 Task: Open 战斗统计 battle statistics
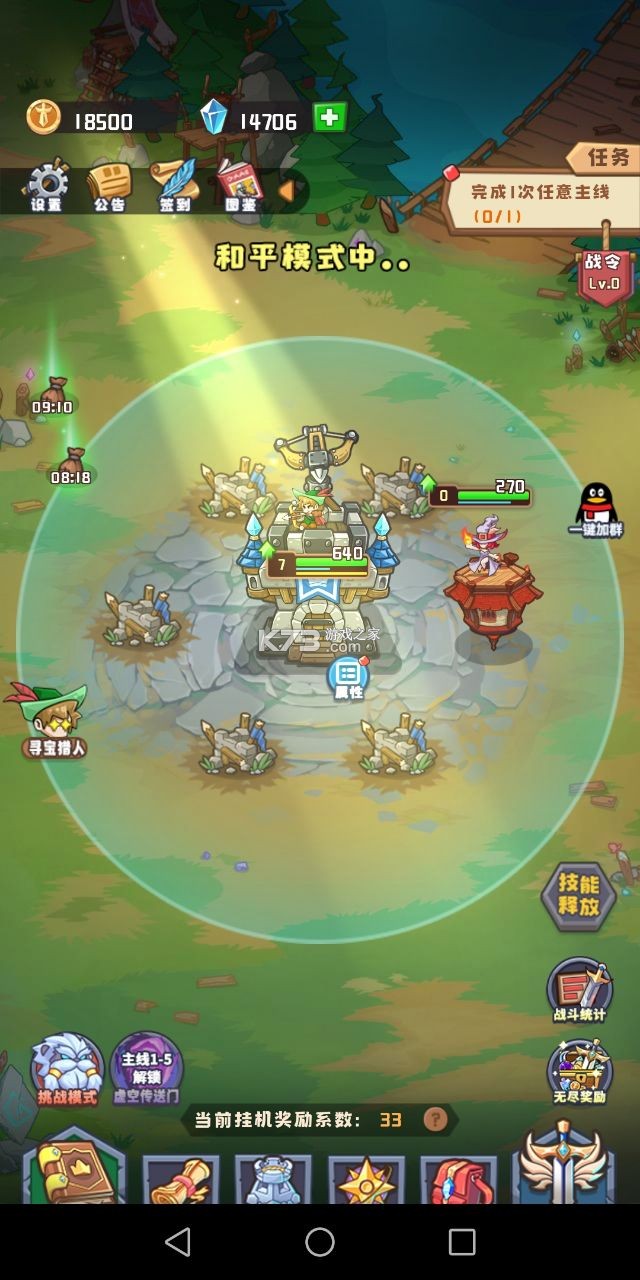[579, 990]
